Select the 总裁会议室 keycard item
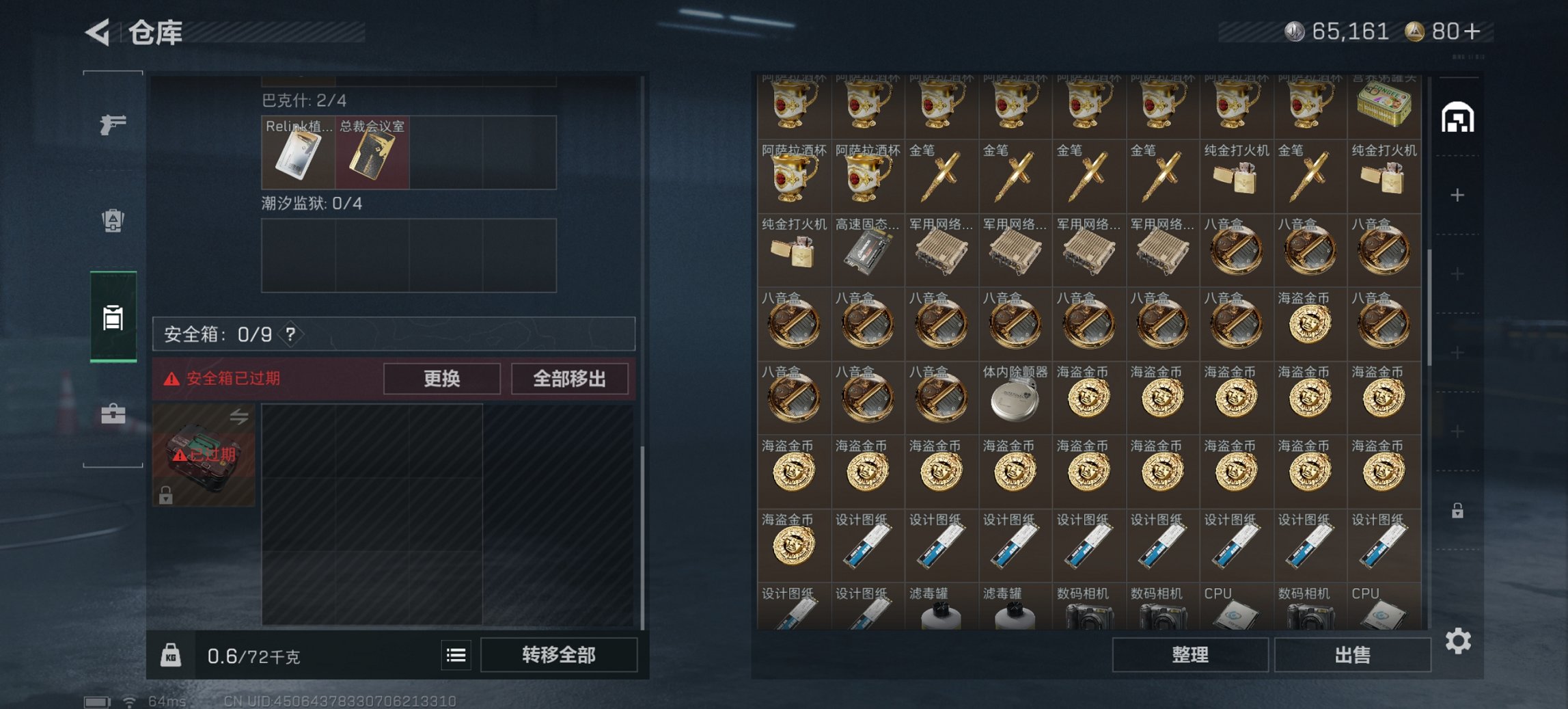The height and width of the screenshot is (709, 1568). (371, 153)
